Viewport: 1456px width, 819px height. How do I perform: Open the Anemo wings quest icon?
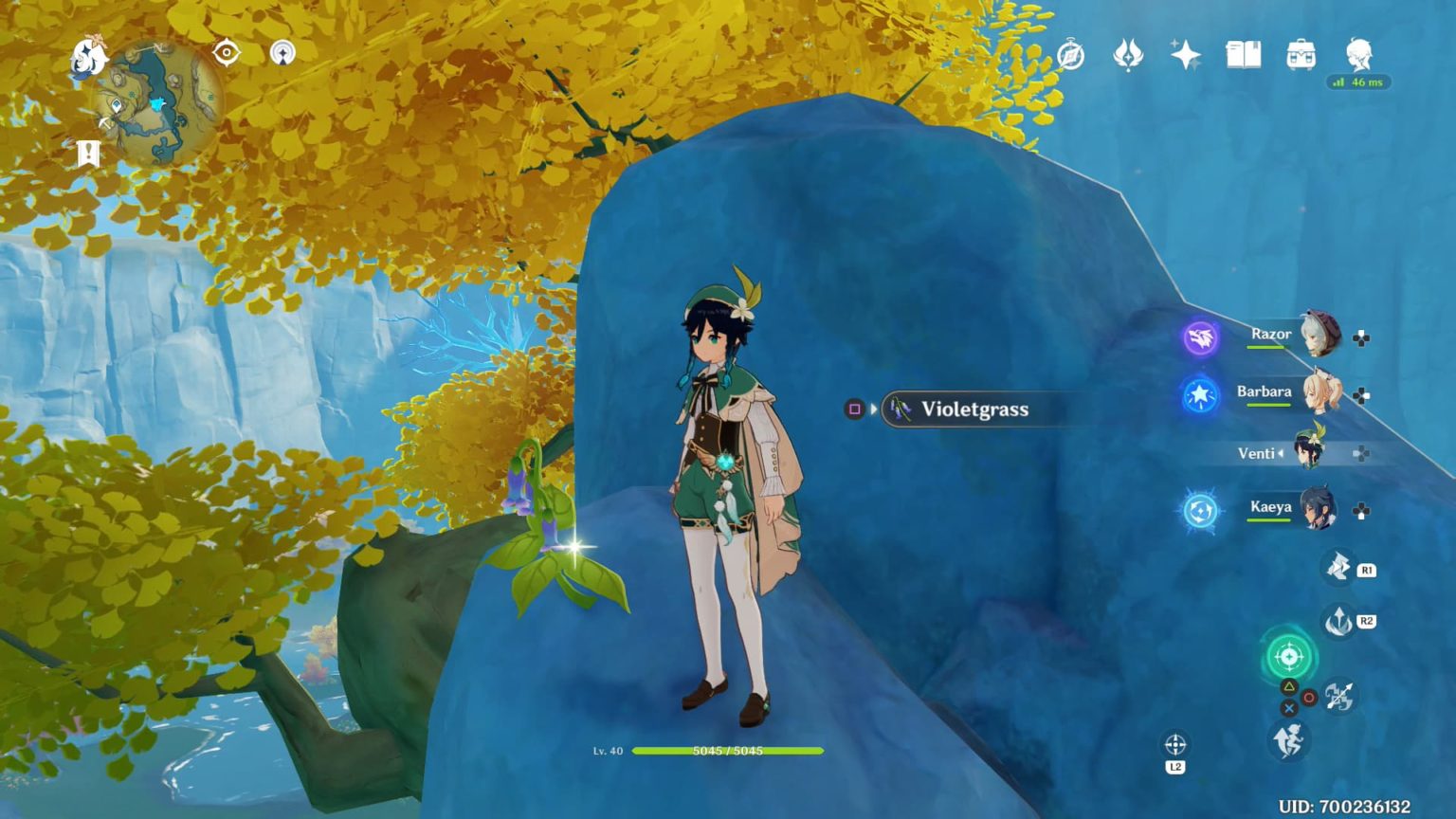(1126, 55)
